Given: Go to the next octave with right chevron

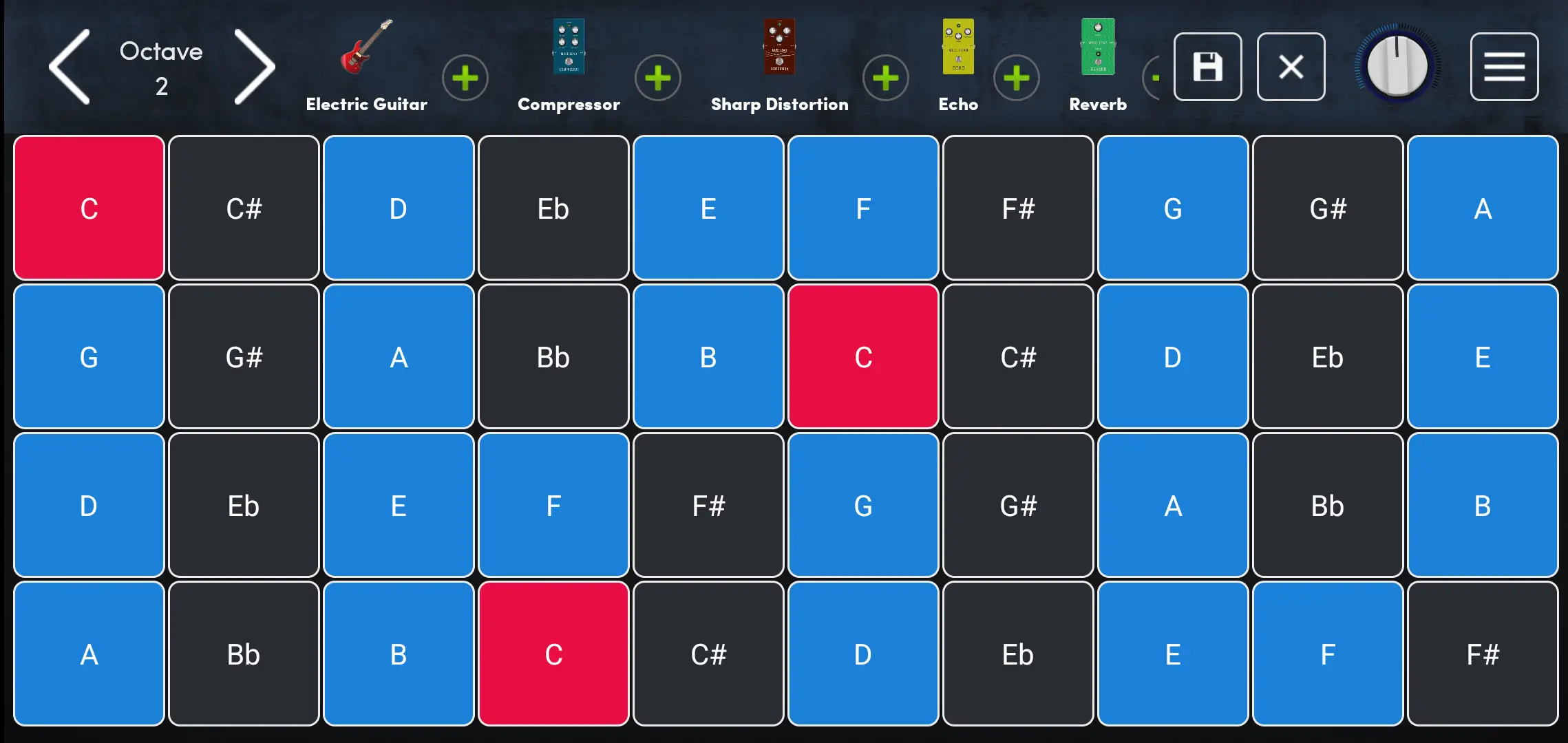Looking at the screenshot, I should click(253, 66).
